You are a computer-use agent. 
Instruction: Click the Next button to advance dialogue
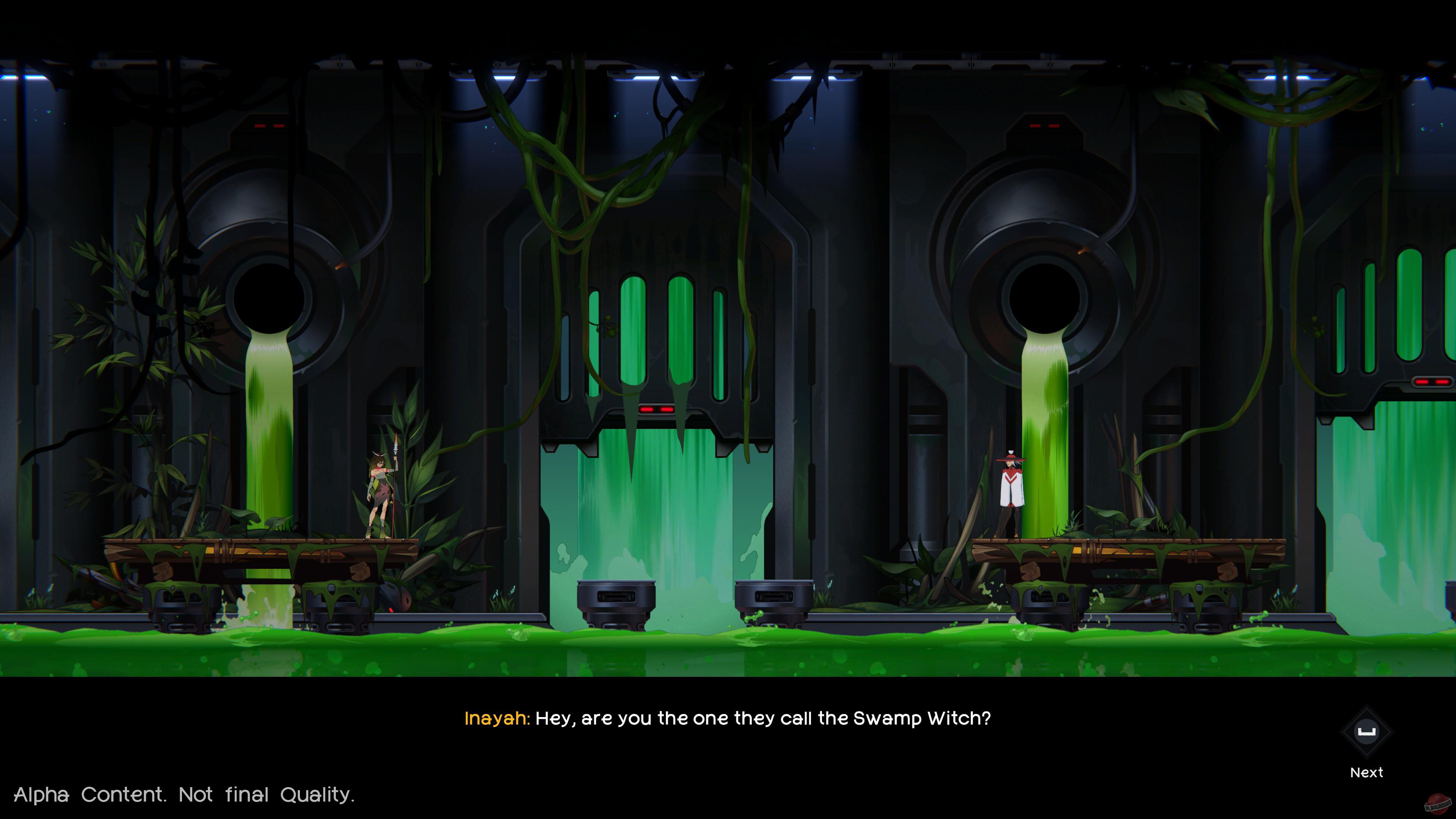1367,772
